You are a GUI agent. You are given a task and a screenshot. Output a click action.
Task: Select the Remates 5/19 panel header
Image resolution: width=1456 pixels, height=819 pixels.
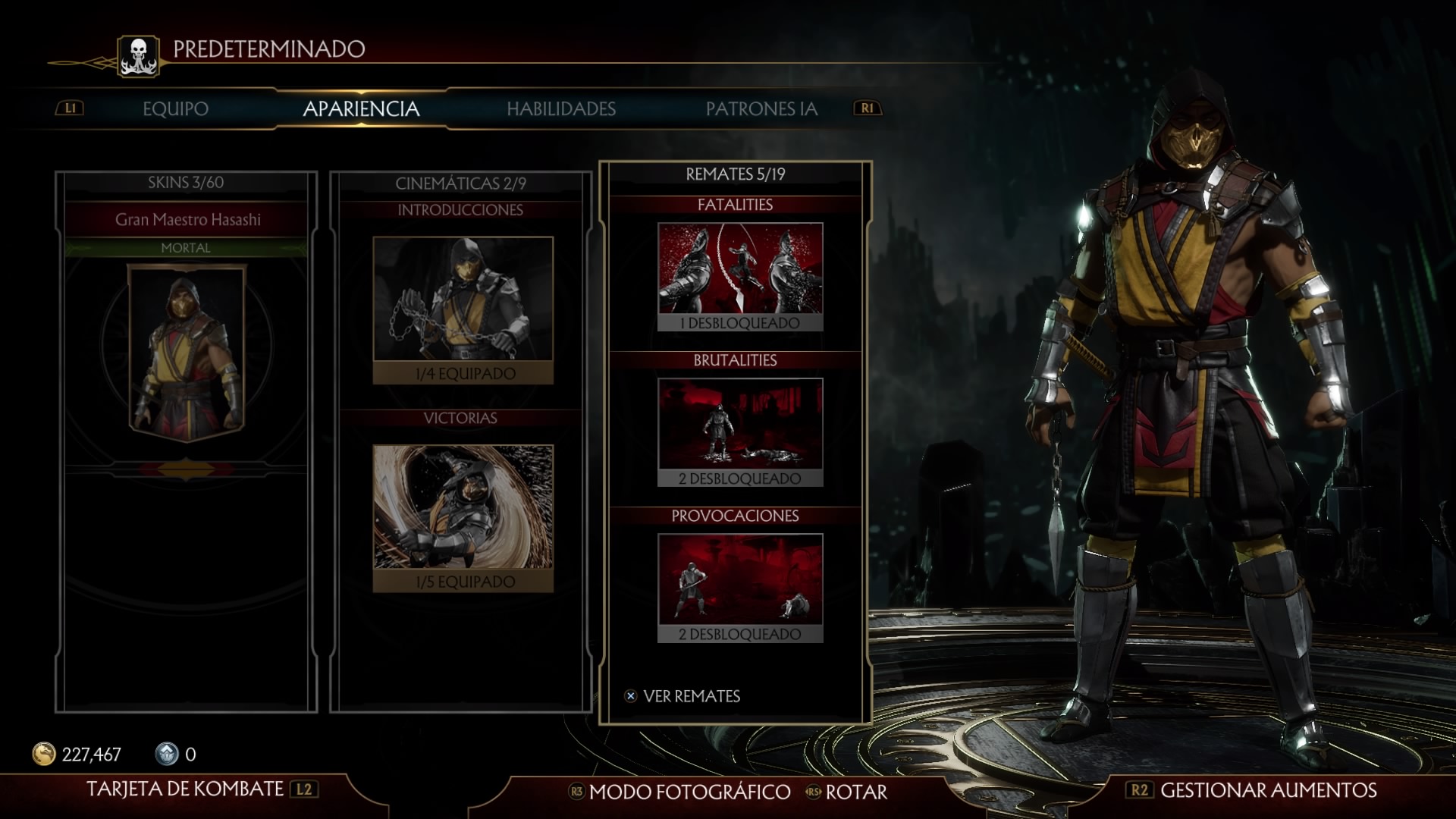(x=735, y=174)
